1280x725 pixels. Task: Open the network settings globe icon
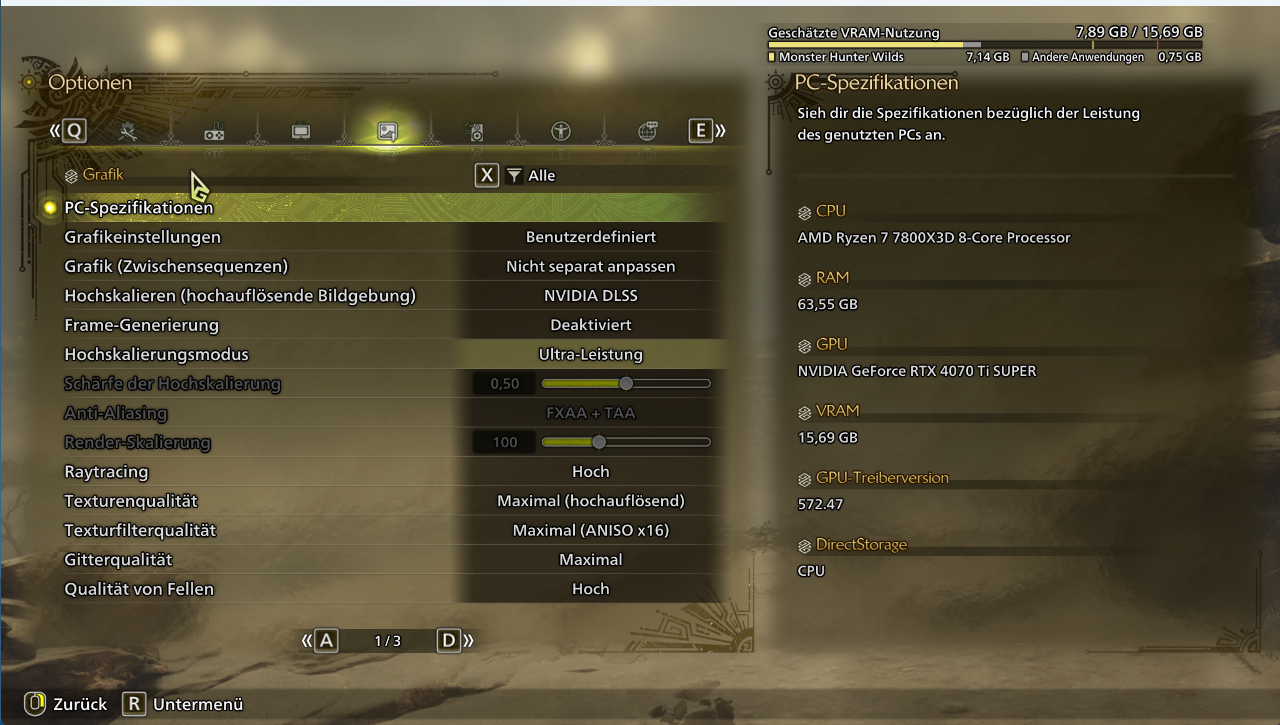pos(647,131)
